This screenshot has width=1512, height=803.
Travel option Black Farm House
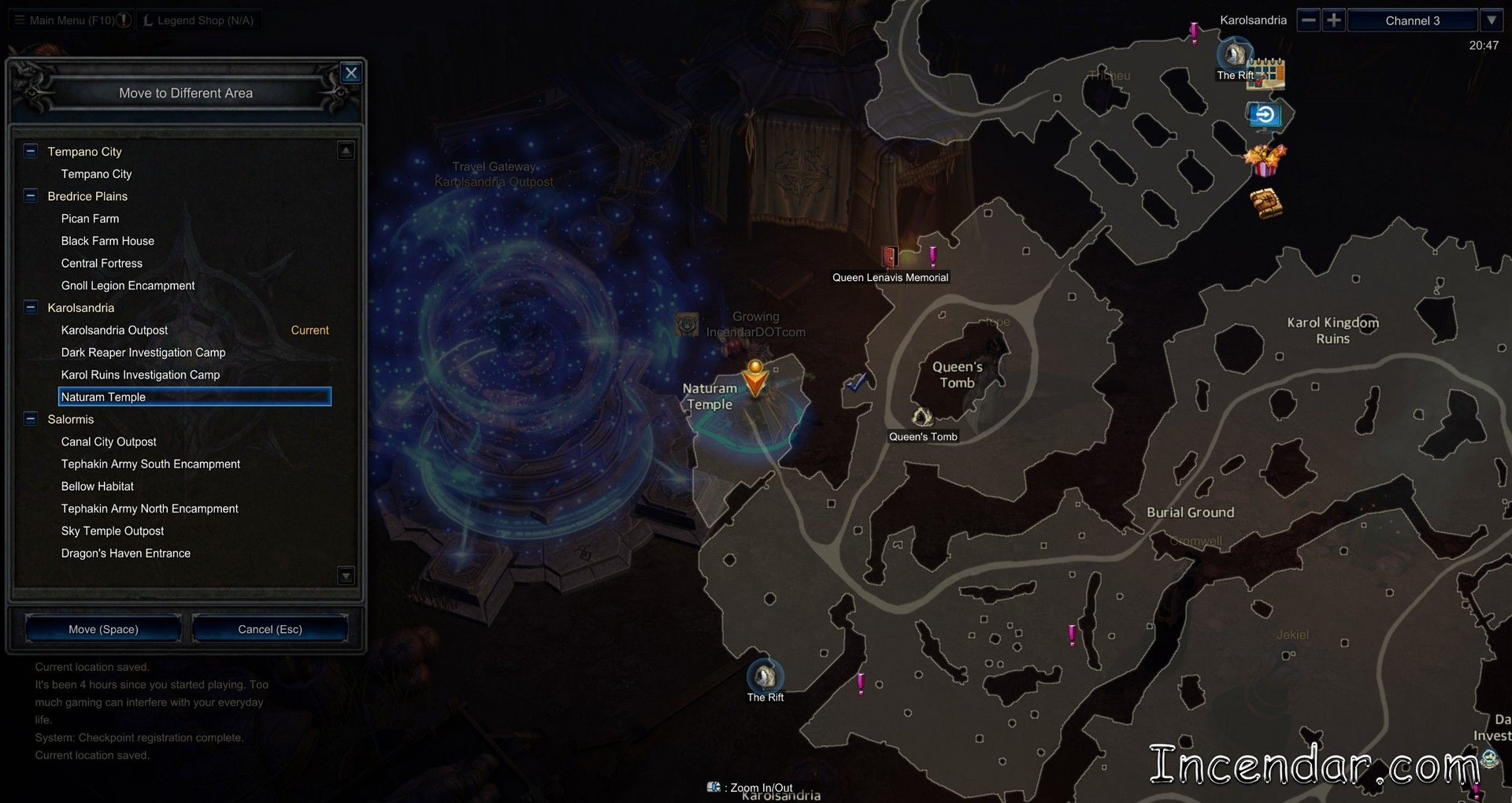tap(108, 241)
